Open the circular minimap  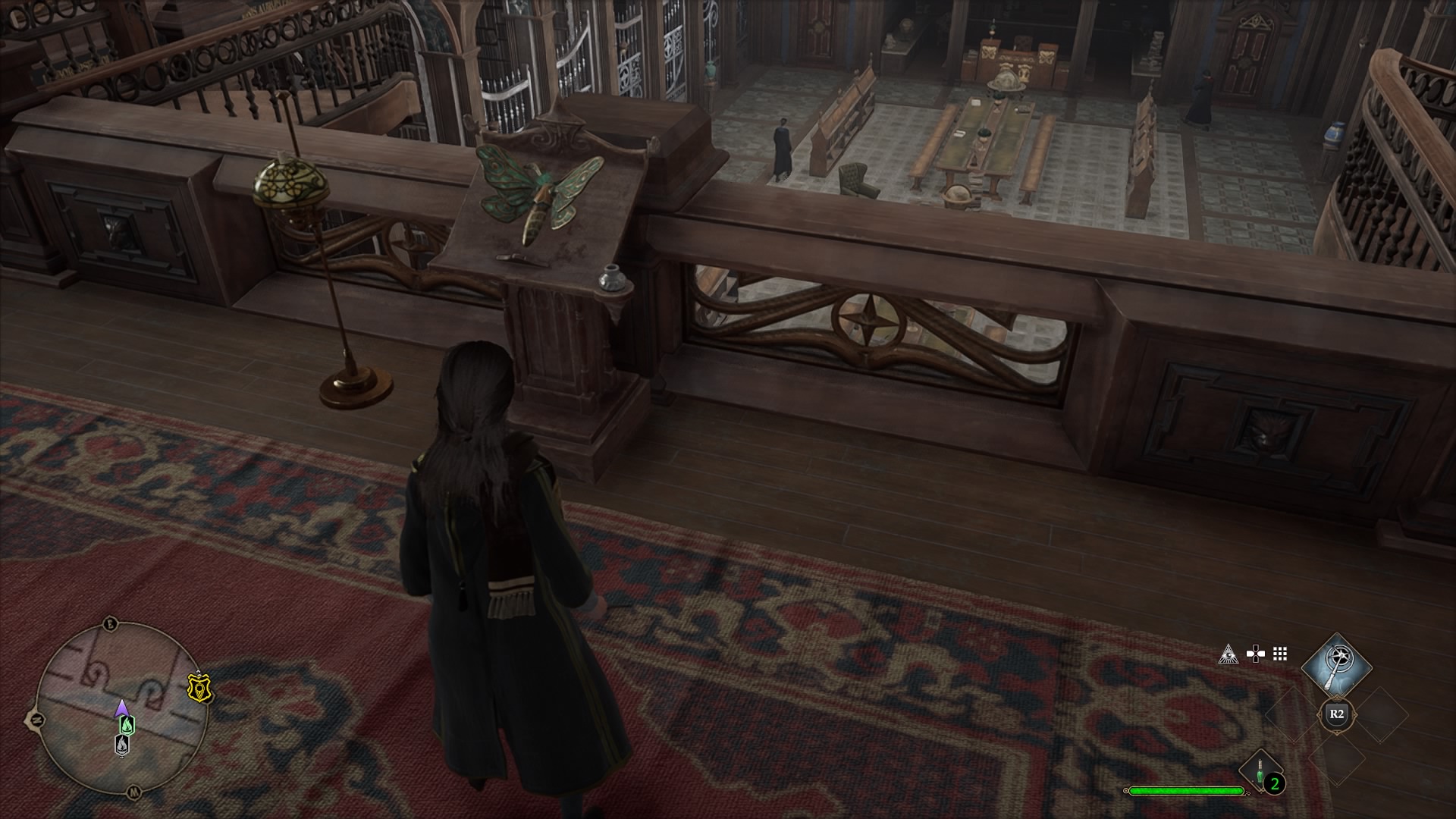point(111,708)
